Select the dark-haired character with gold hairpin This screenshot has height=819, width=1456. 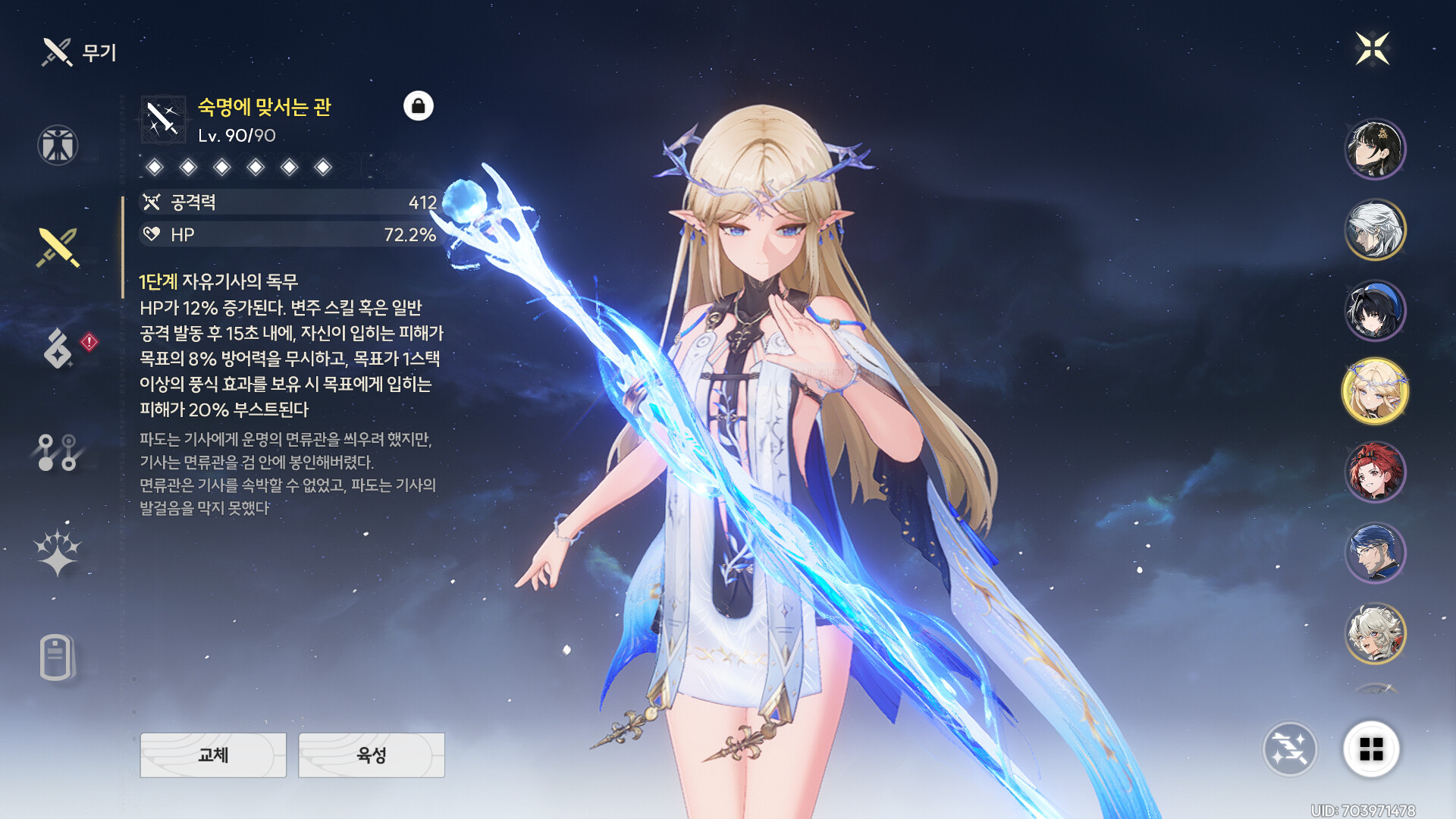click(1374, 149)
